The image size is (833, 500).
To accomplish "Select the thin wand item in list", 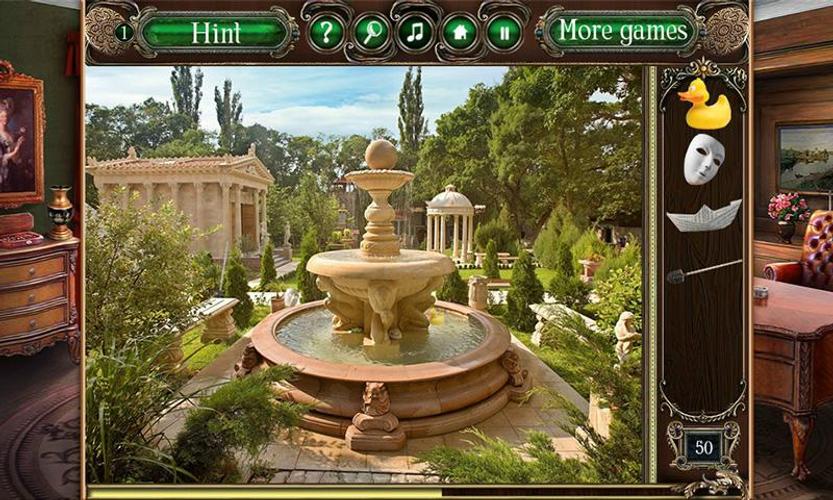I will (x=704, y=270).
